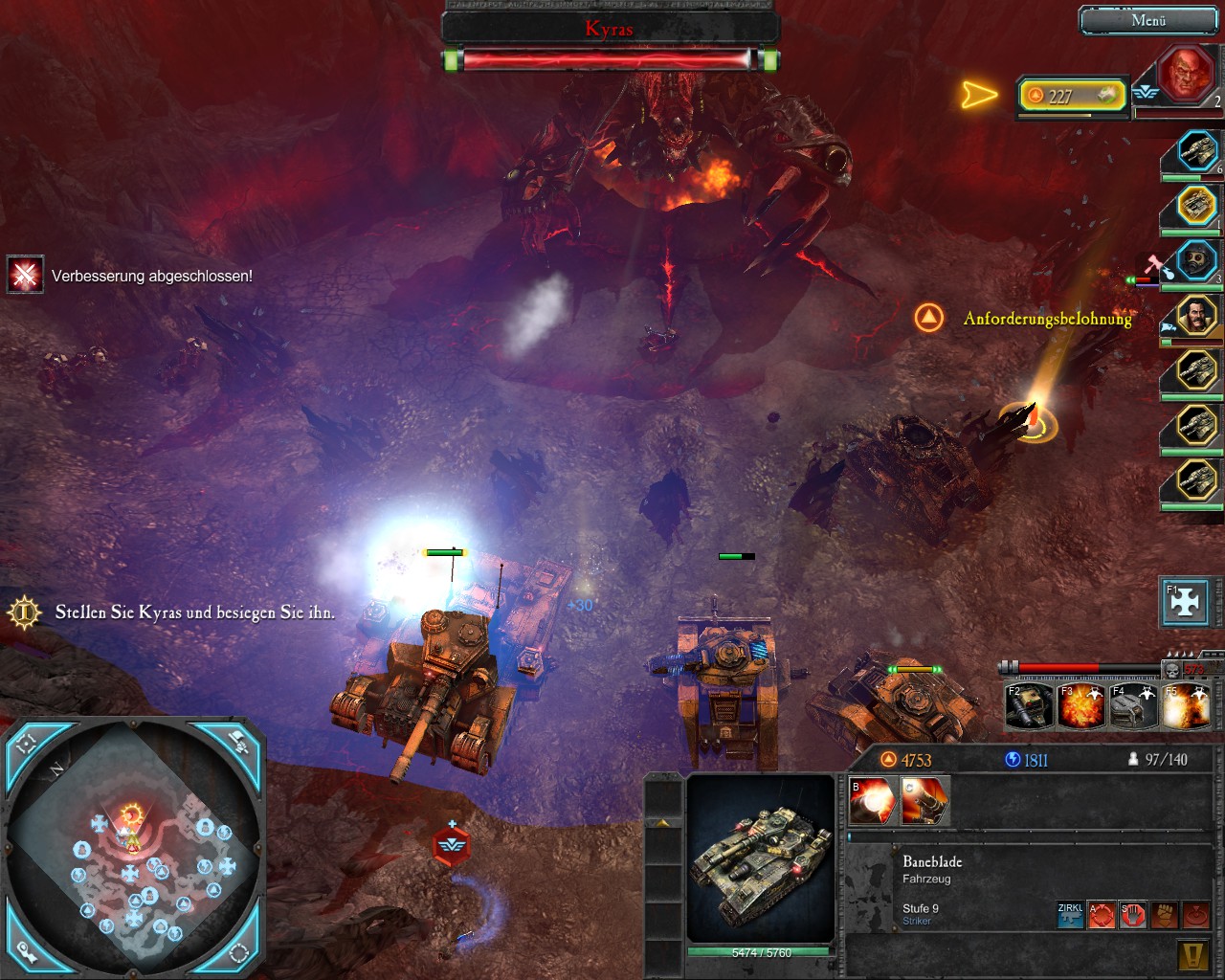
Task: Open the Menü button
Action: click(1147, 20)
